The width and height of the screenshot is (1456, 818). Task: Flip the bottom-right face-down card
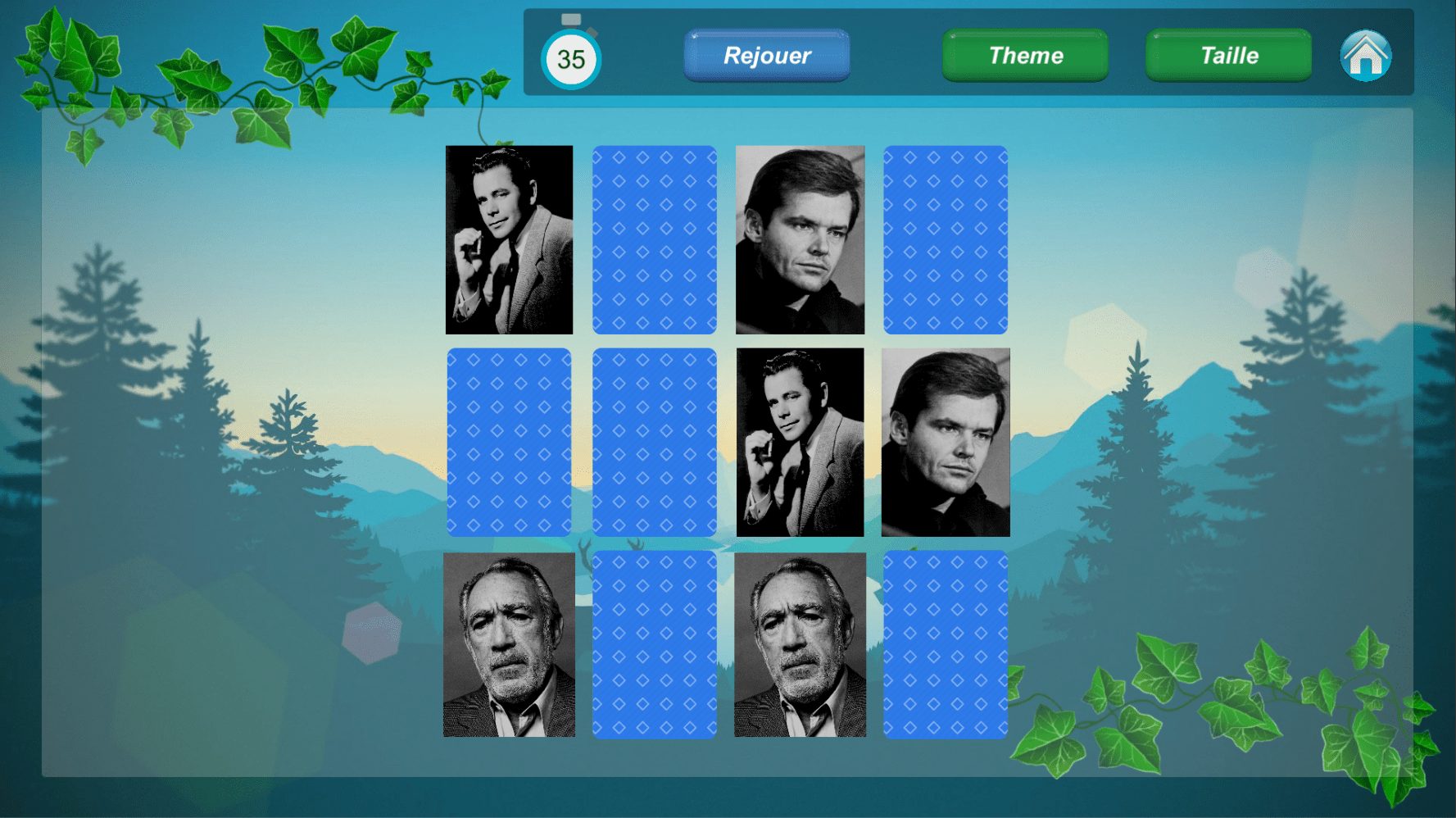[946, 646]
